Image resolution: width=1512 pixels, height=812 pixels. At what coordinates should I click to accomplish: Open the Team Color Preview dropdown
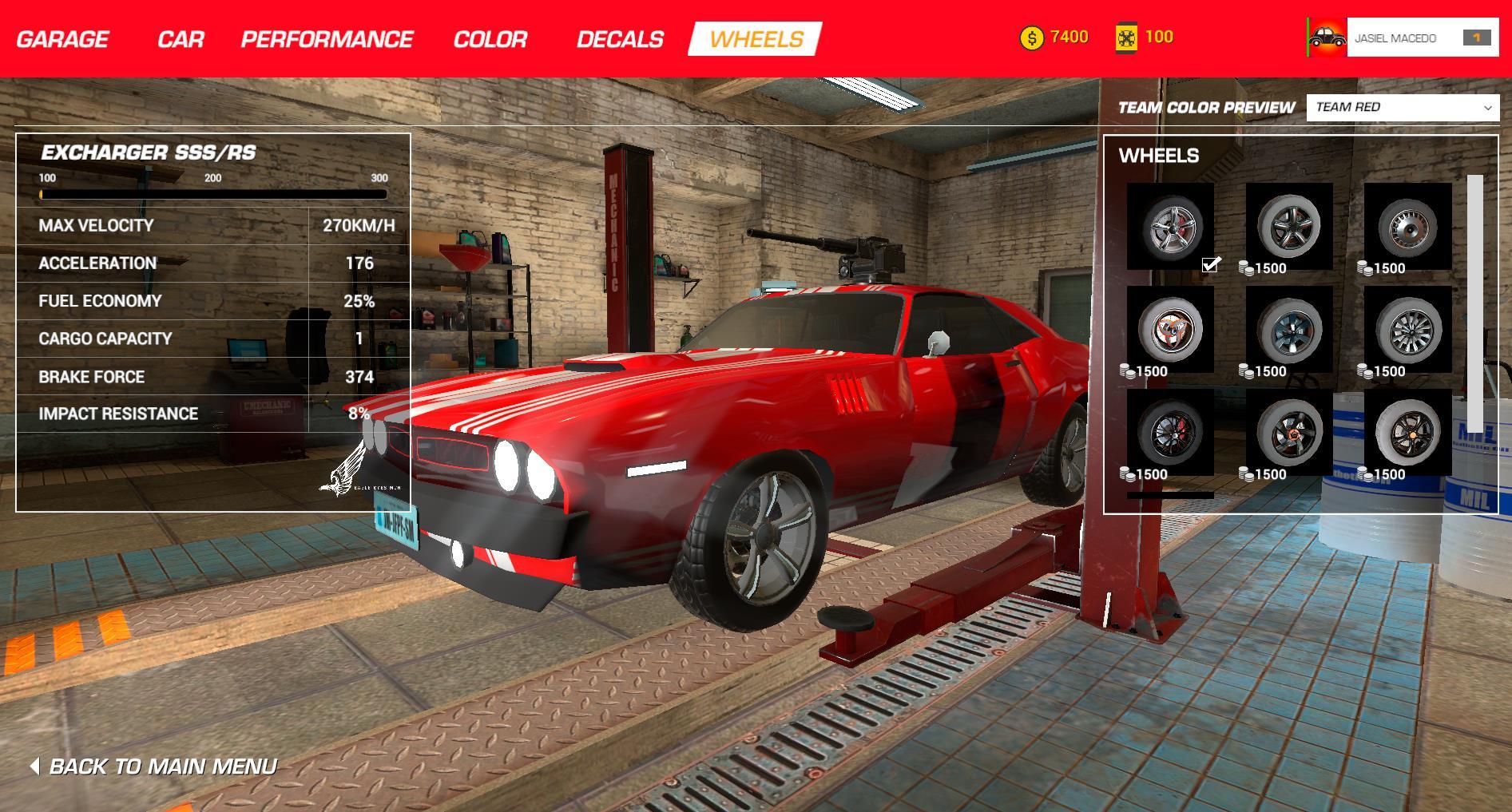[x=1403, y=107]
